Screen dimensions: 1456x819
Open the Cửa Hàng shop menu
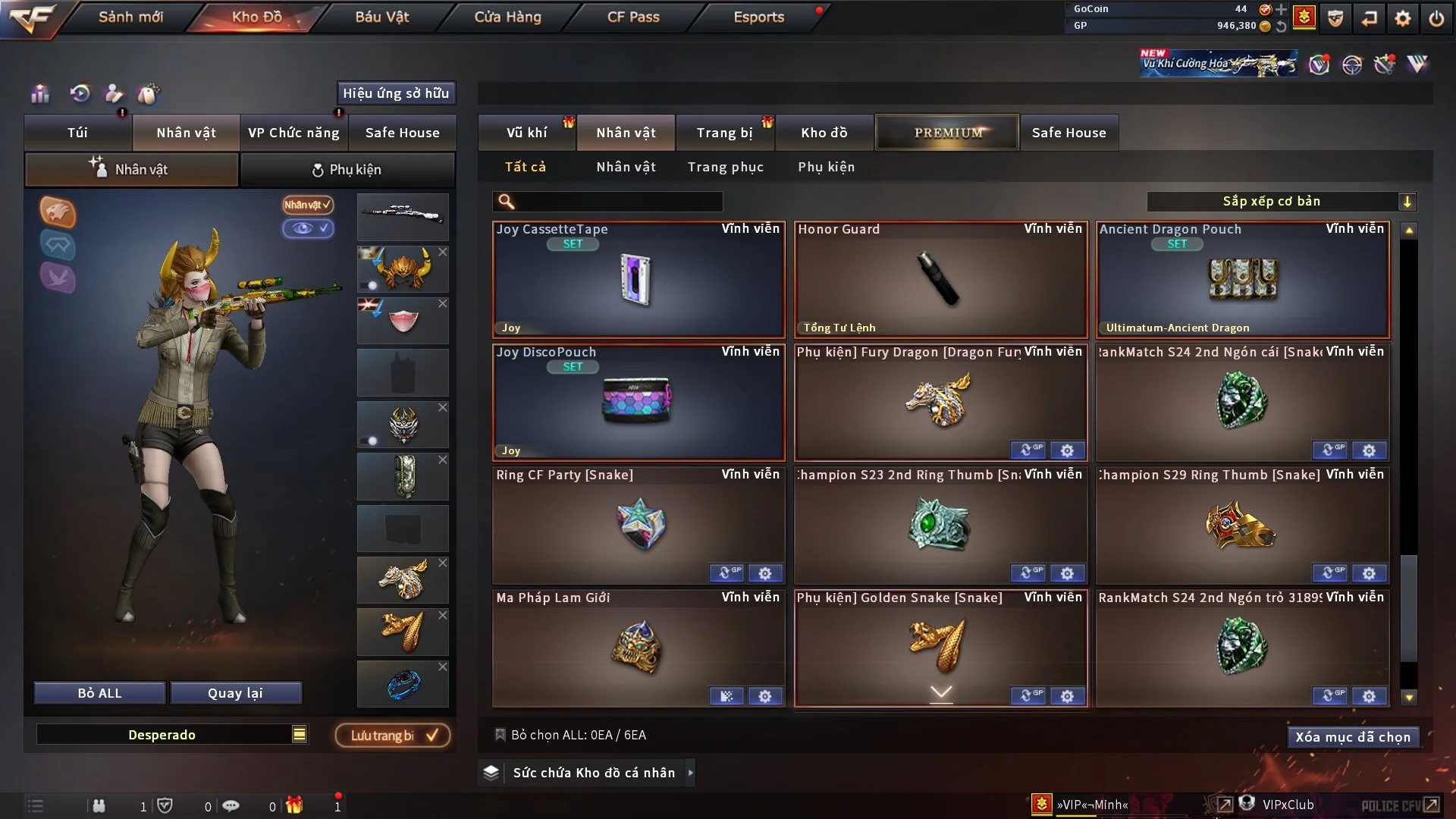507,17
